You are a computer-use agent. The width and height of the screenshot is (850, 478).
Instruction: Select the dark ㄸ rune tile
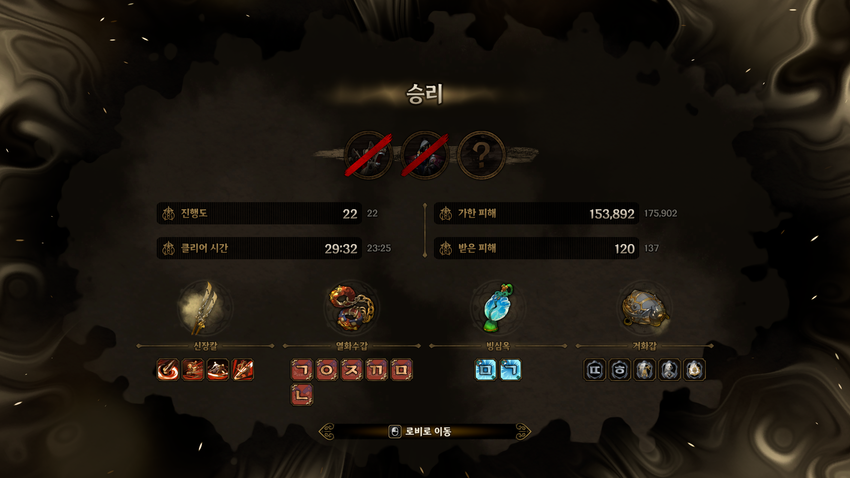coord(595,371)
